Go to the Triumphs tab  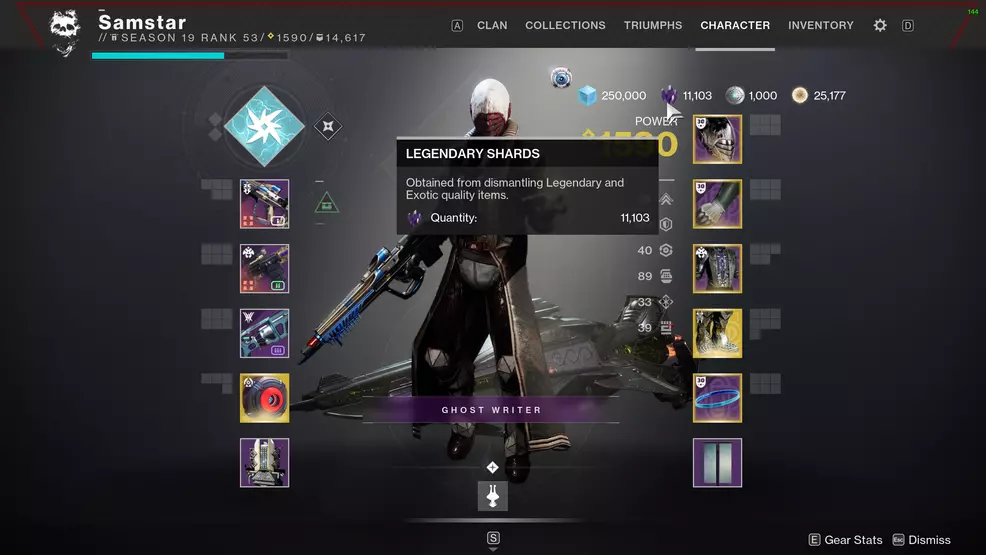[653, 25]
